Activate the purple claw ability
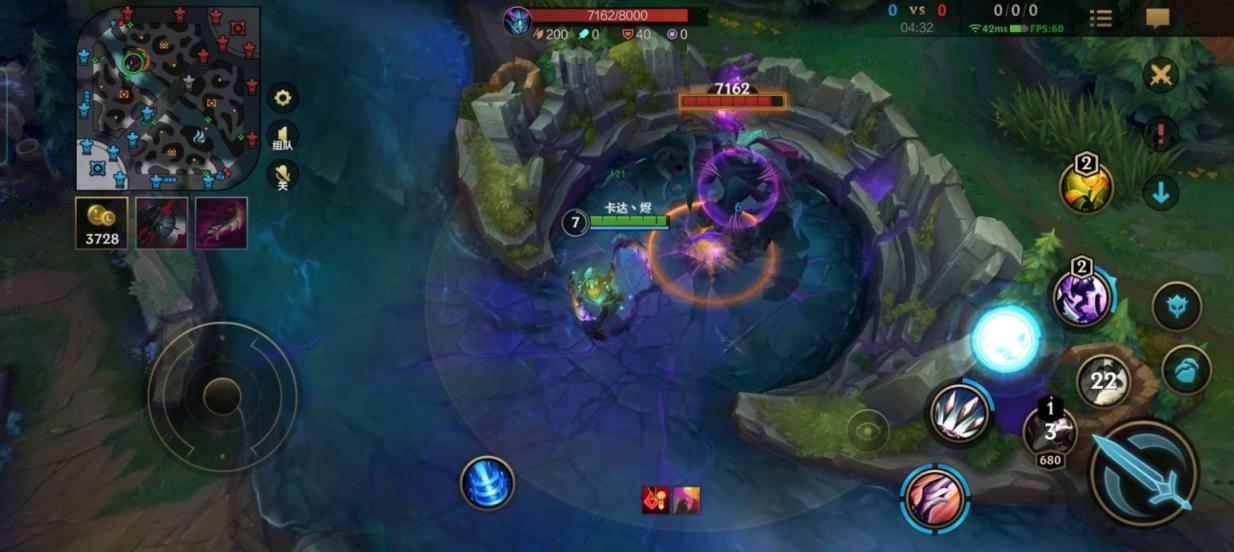 [1082, 297]
